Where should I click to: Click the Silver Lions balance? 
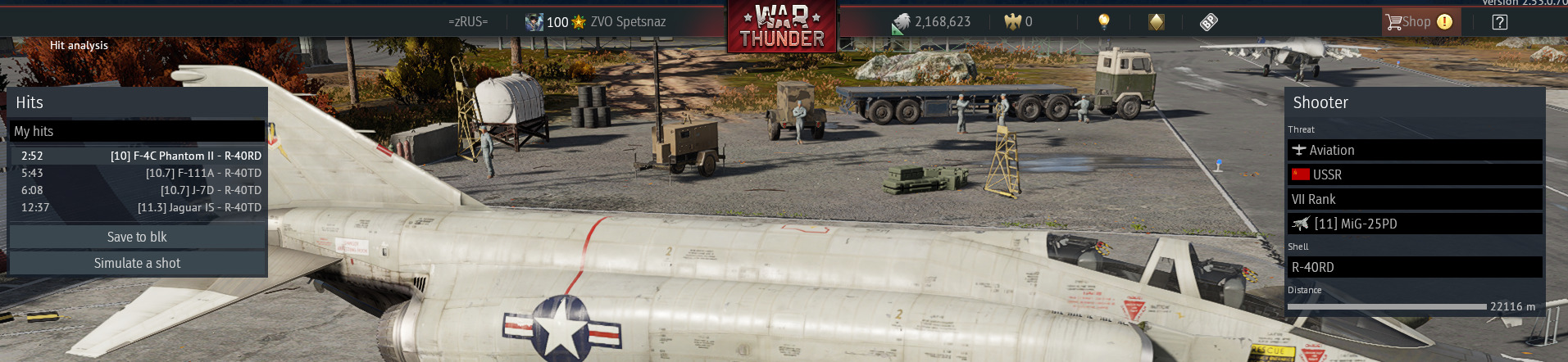pyautogui.click(x=932, y=22)
